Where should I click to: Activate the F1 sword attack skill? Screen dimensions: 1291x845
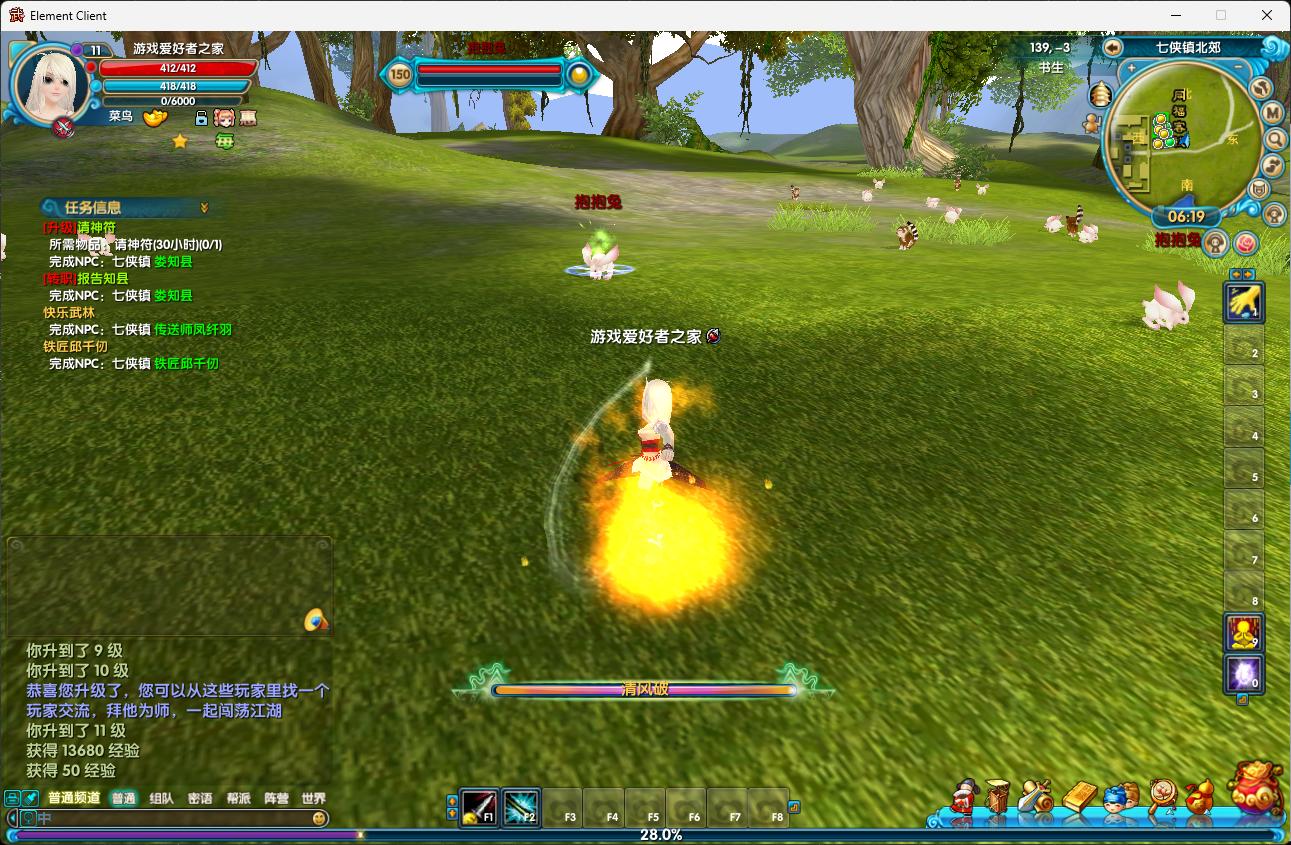(x=479, y=806)
